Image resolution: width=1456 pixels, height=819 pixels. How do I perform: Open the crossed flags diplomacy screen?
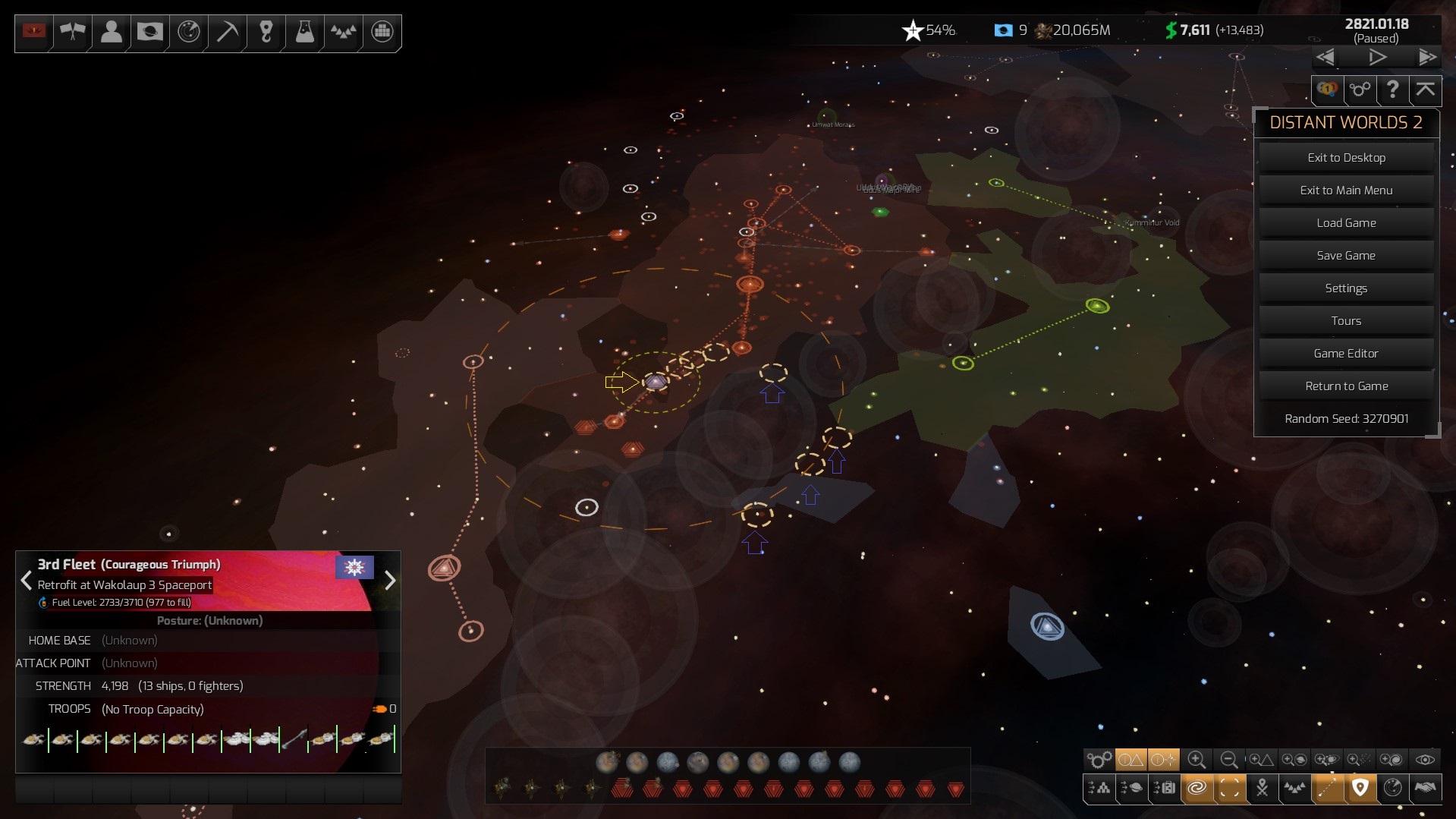tap(73, 32)
